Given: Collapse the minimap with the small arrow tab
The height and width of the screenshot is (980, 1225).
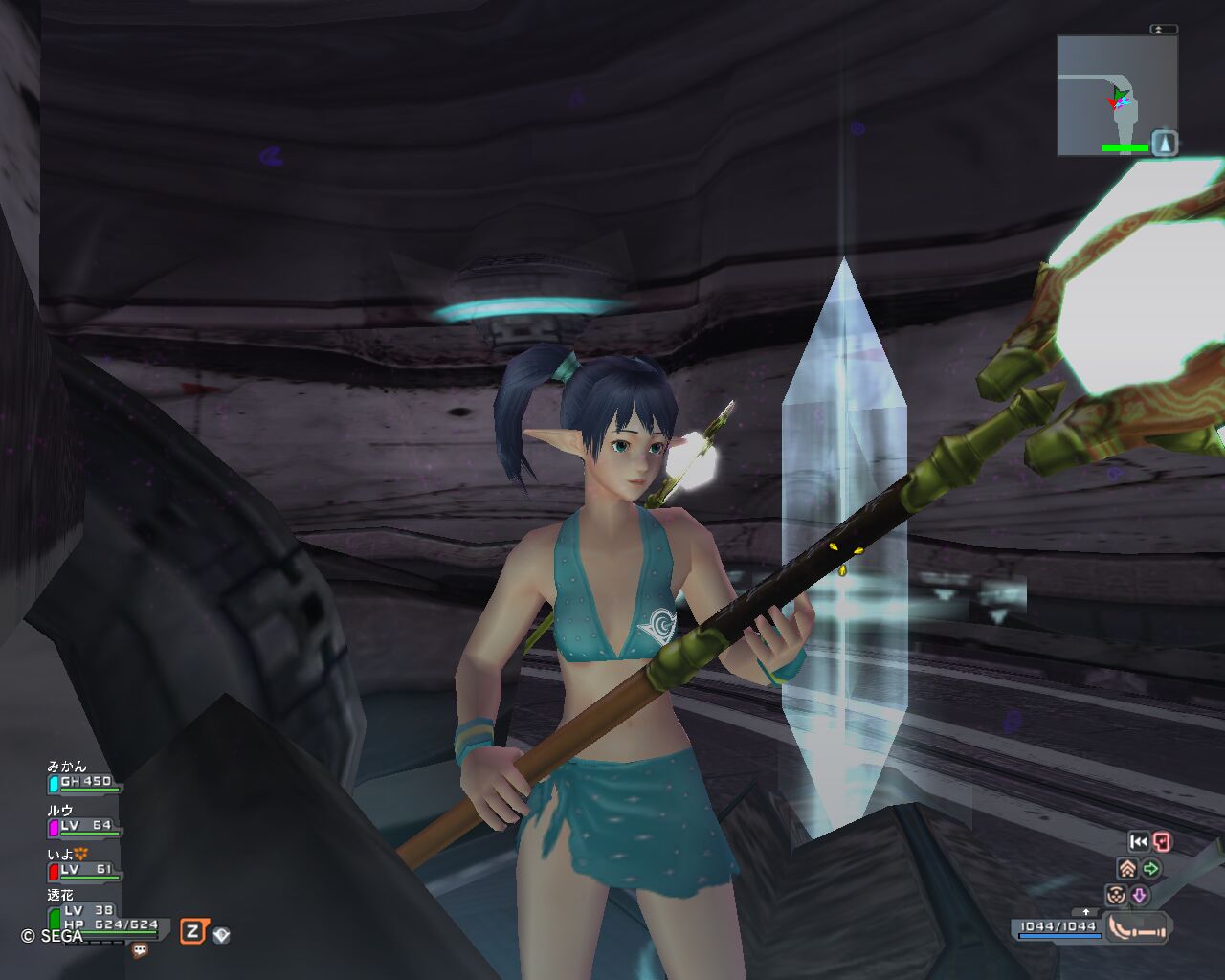Looking at the screenshot, I should (x=1163, y=30).
